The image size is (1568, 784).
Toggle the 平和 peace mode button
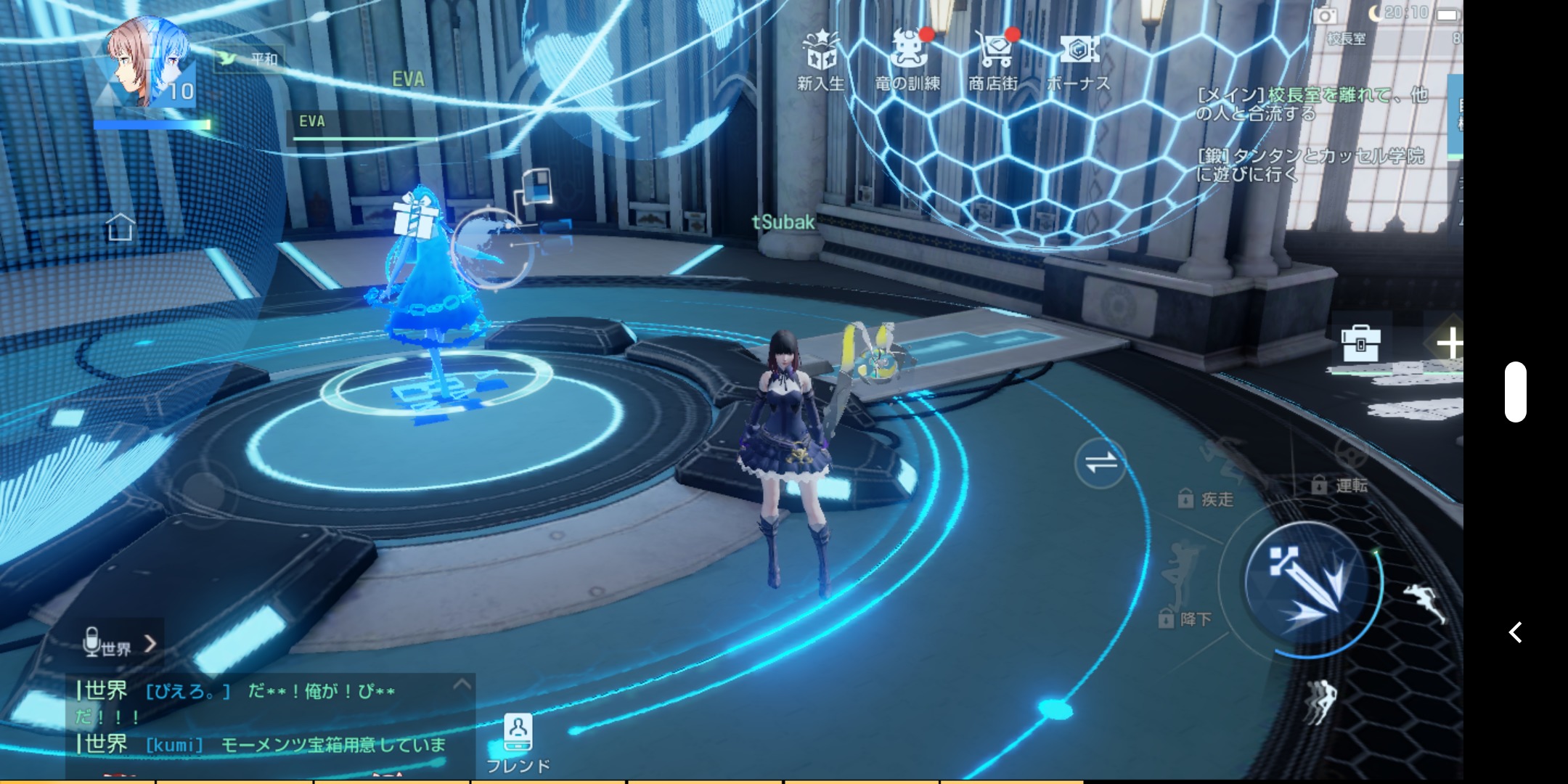[250, 58]
